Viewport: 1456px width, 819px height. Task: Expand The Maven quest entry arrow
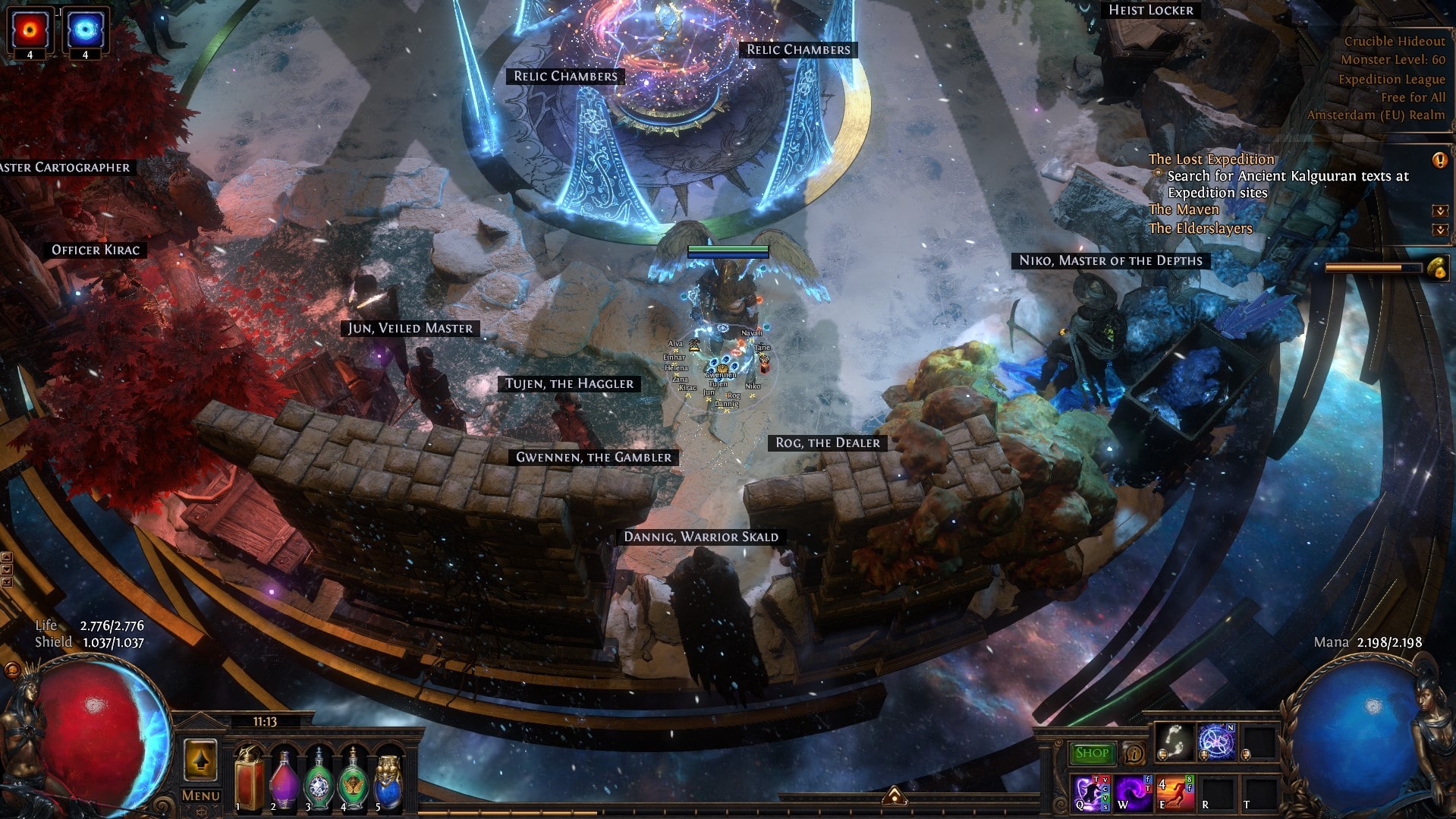coord(1439,210)
